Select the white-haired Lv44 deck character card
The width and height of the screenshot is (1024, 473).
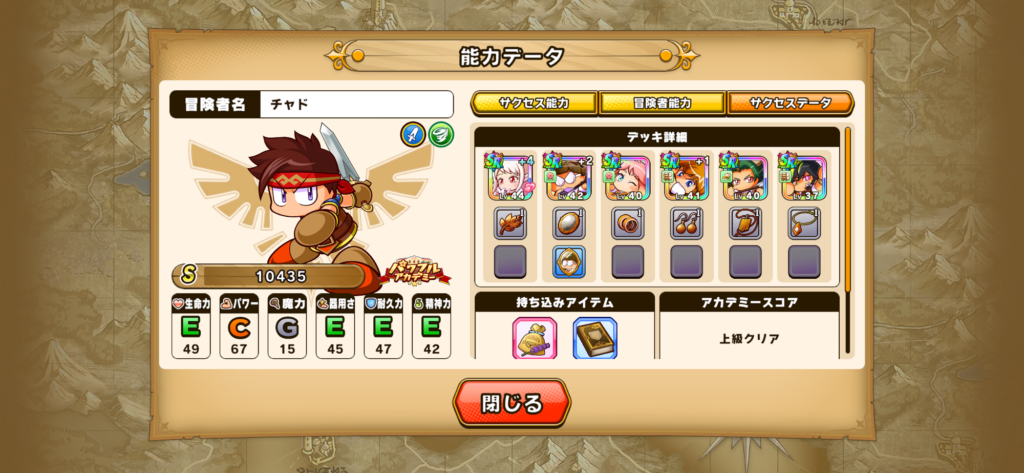click(510, 176)
